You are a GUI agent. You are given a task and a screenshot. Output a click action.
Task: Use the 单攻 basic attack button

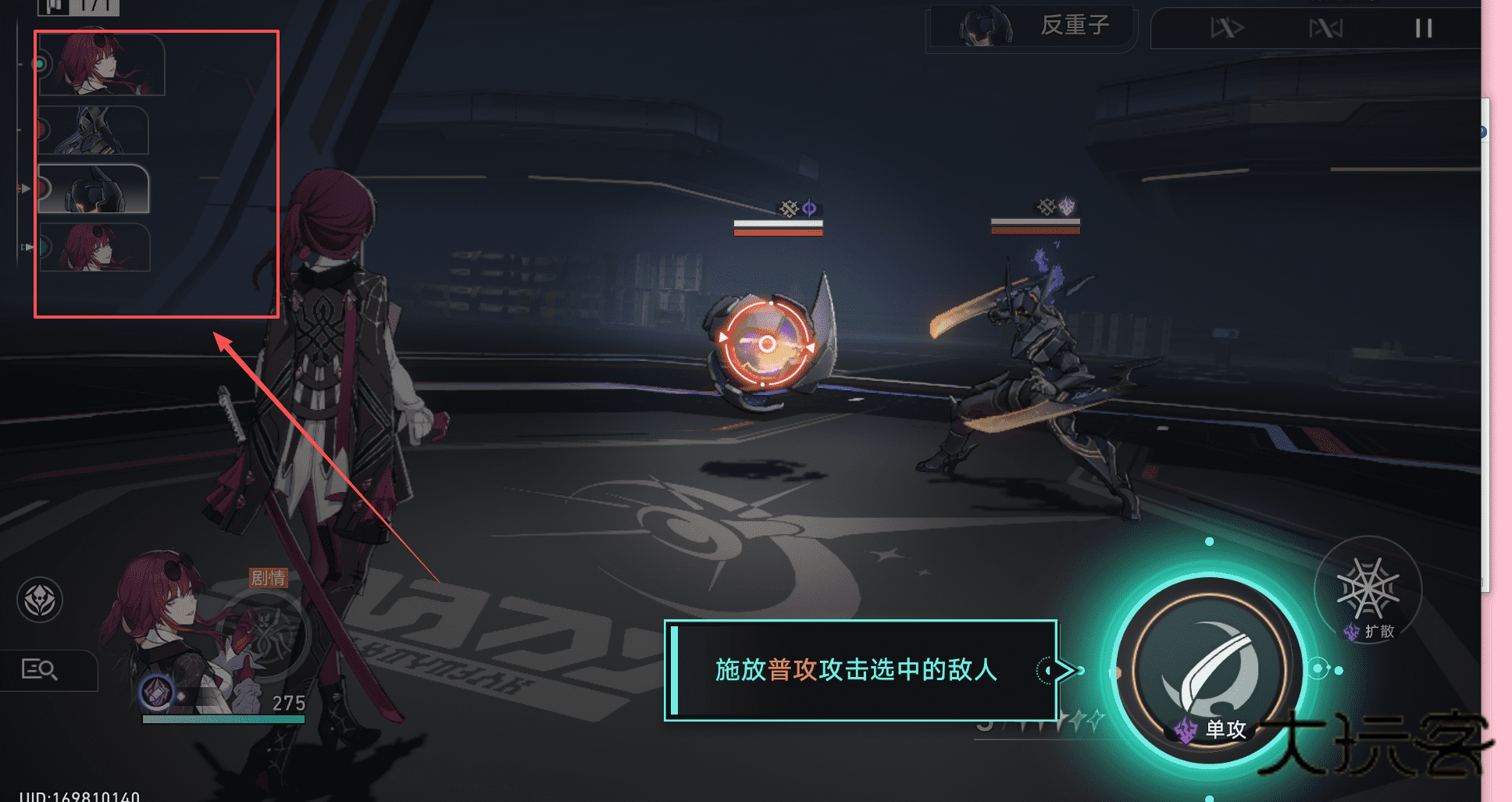tap(1209, 672)
